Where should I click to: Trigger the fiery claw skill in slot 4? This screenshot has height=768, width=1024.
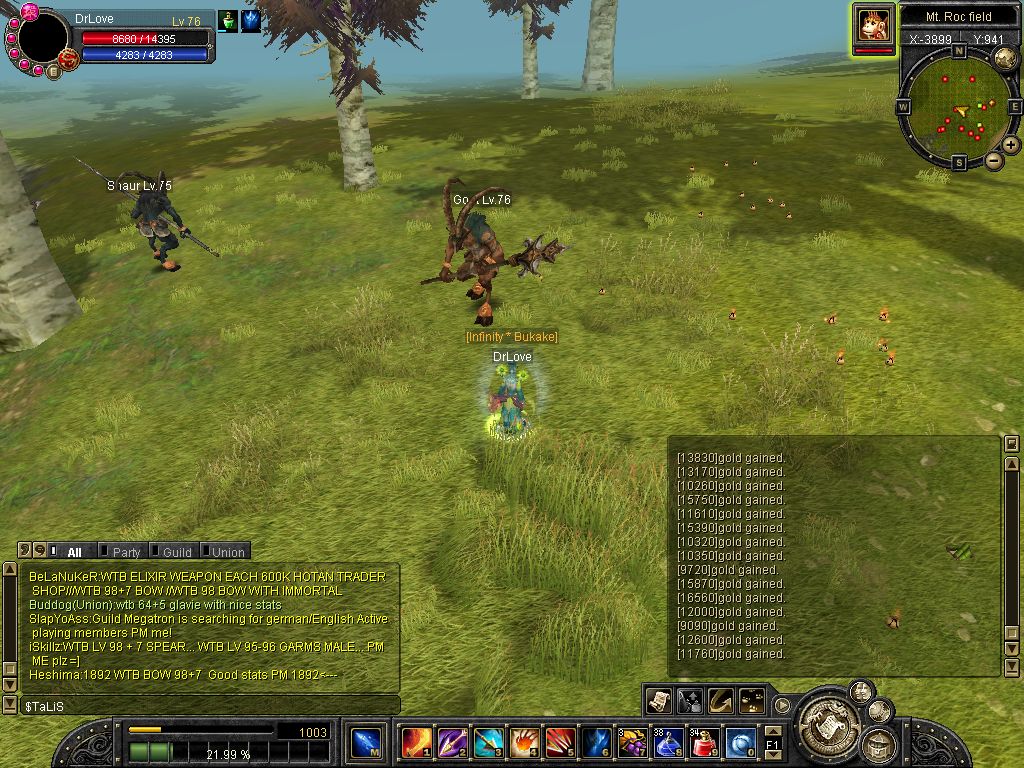tap(523, 743)
